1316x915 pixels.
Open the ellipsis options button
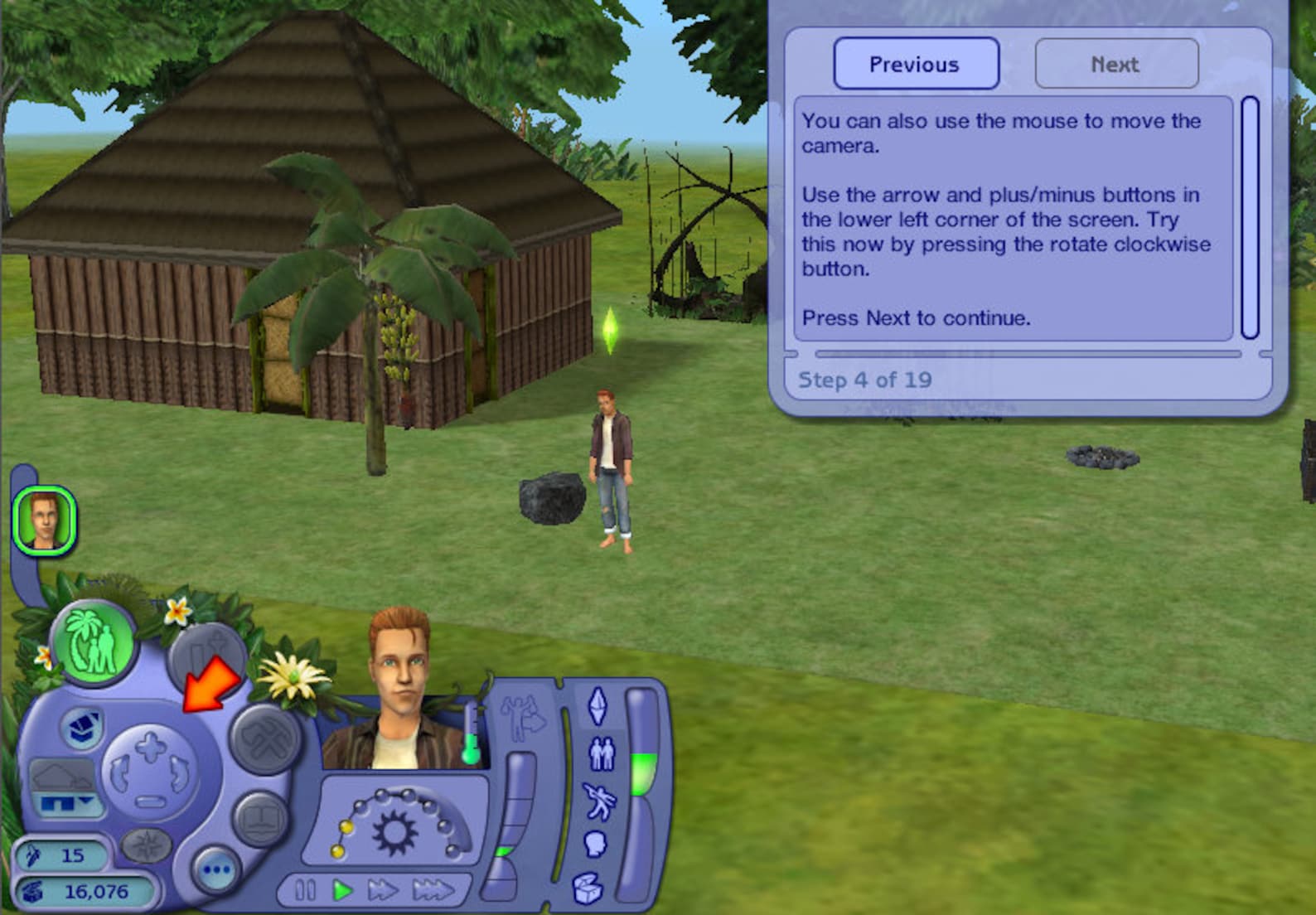(x=216, y=869)
